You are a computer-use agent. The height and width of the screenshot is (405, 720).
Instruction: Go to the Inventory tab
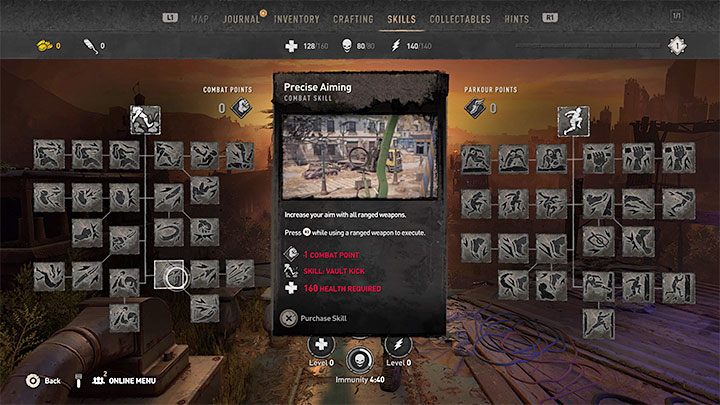click(296, 18)
